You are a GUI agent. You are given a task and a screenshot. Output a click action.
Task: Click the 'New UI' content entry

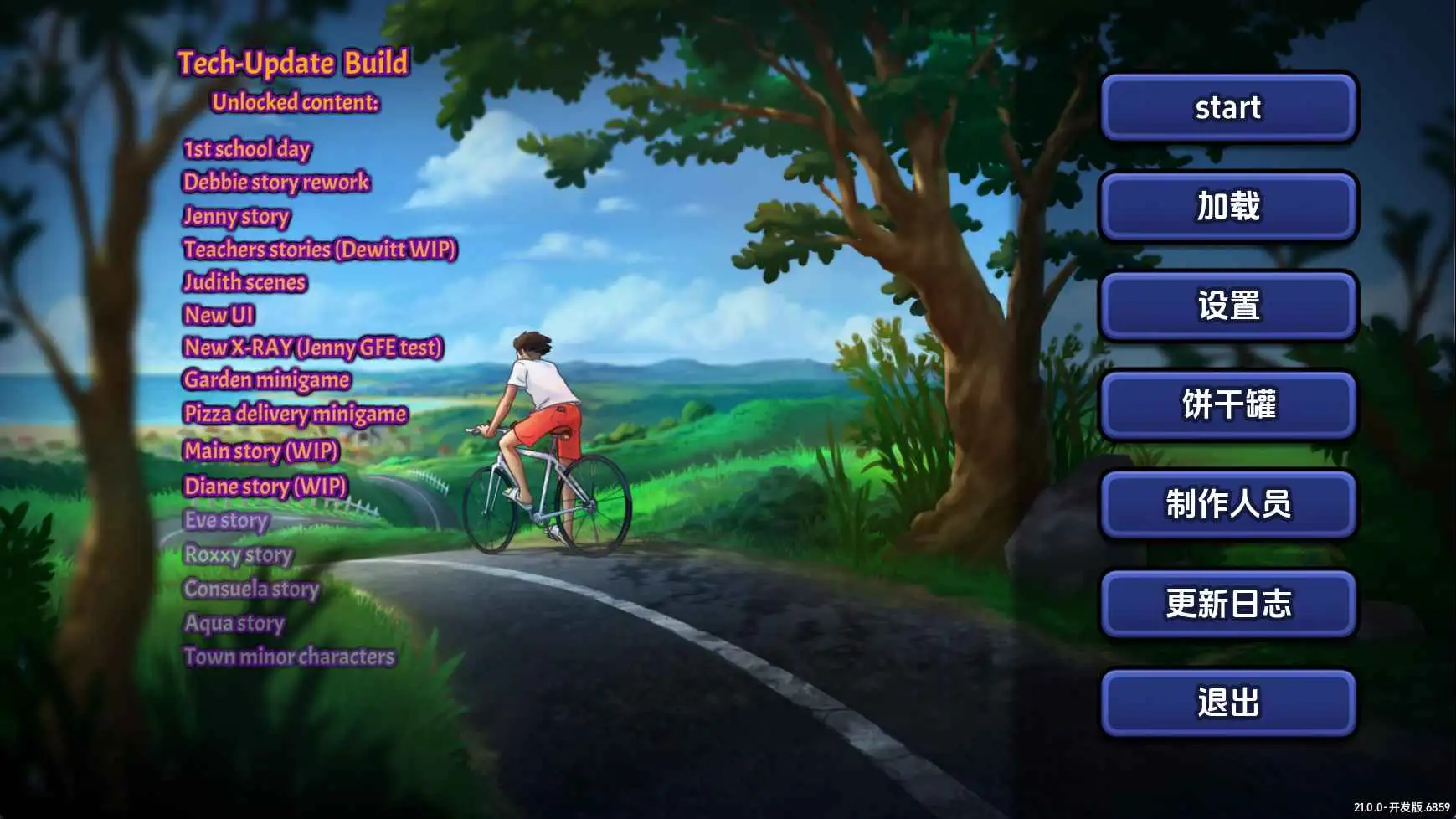coord(219,316)
